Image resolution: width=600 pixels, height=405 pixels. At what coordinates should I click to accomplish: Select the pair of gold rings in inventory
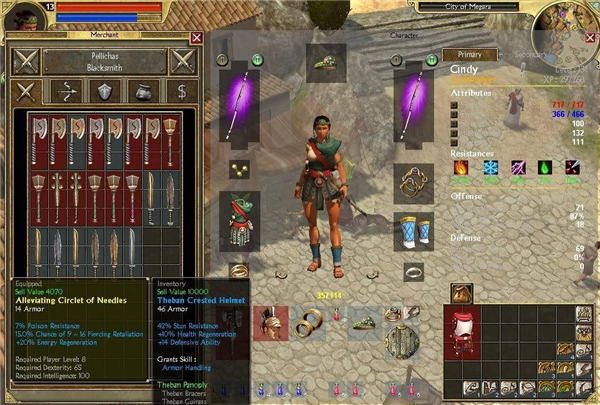[306, 322]
